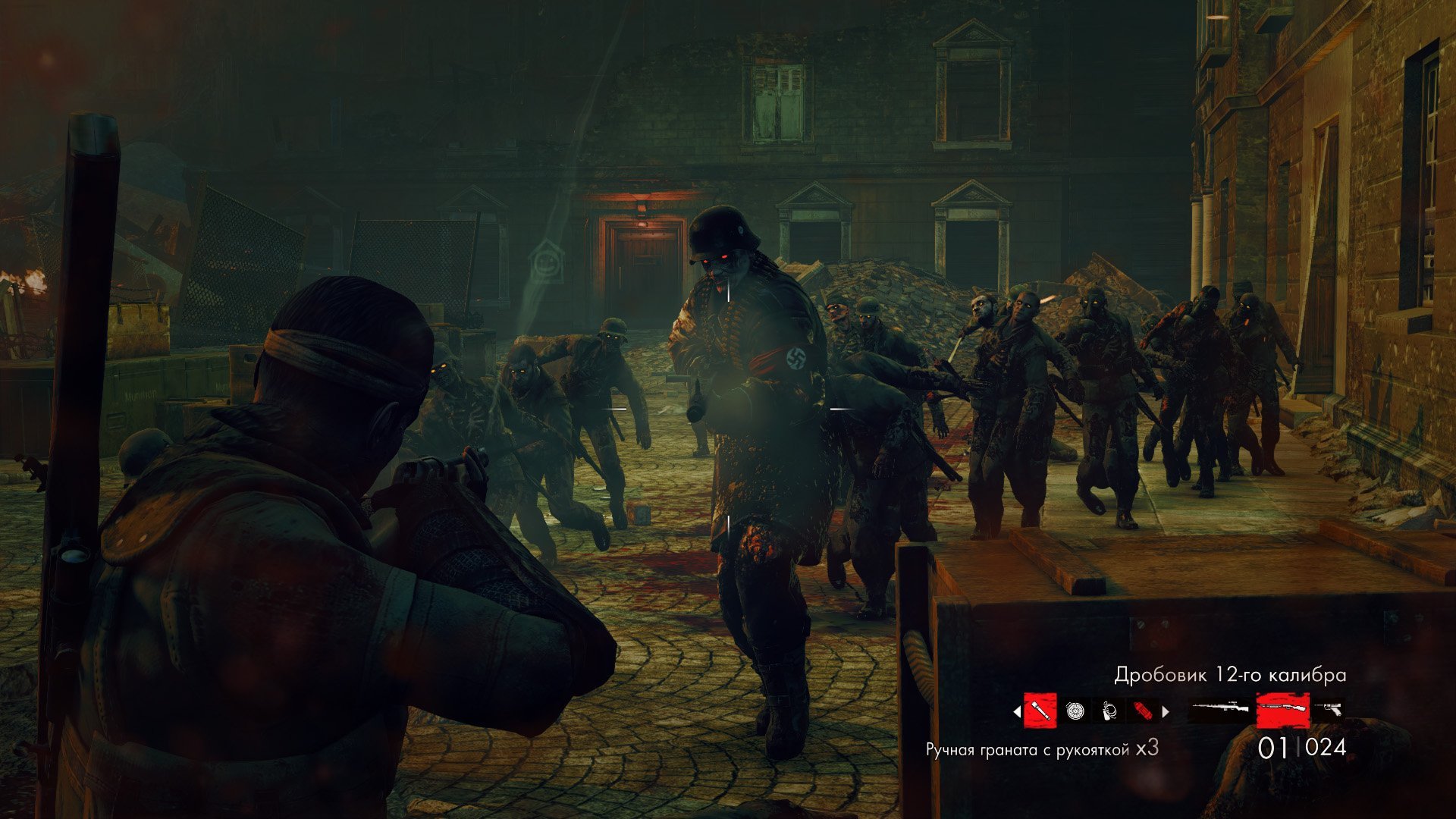Pick the red dynamite bundle
Screen dimensions: 1456x819
1142,711
